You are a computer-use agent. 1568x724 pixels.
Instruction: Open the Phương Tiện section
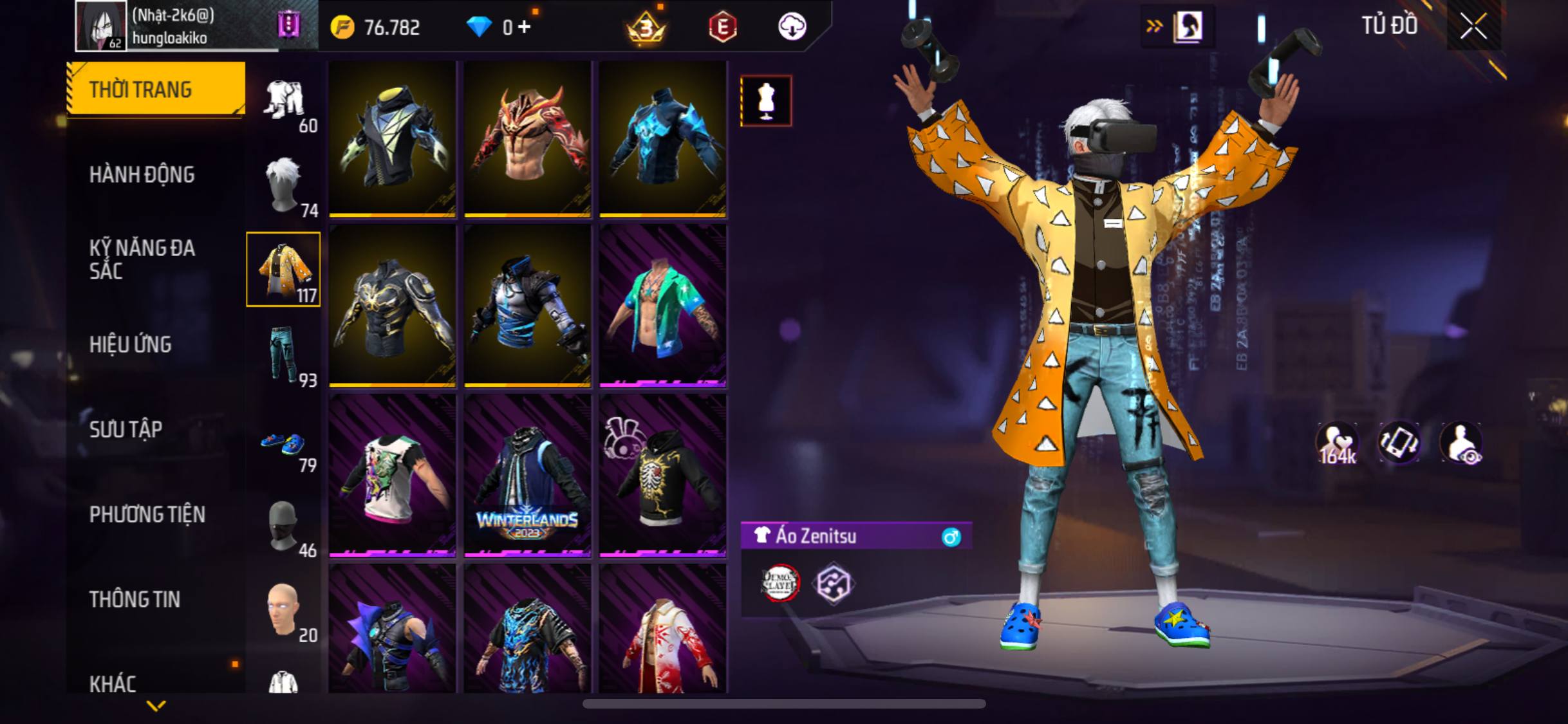(x=147, y=514)
